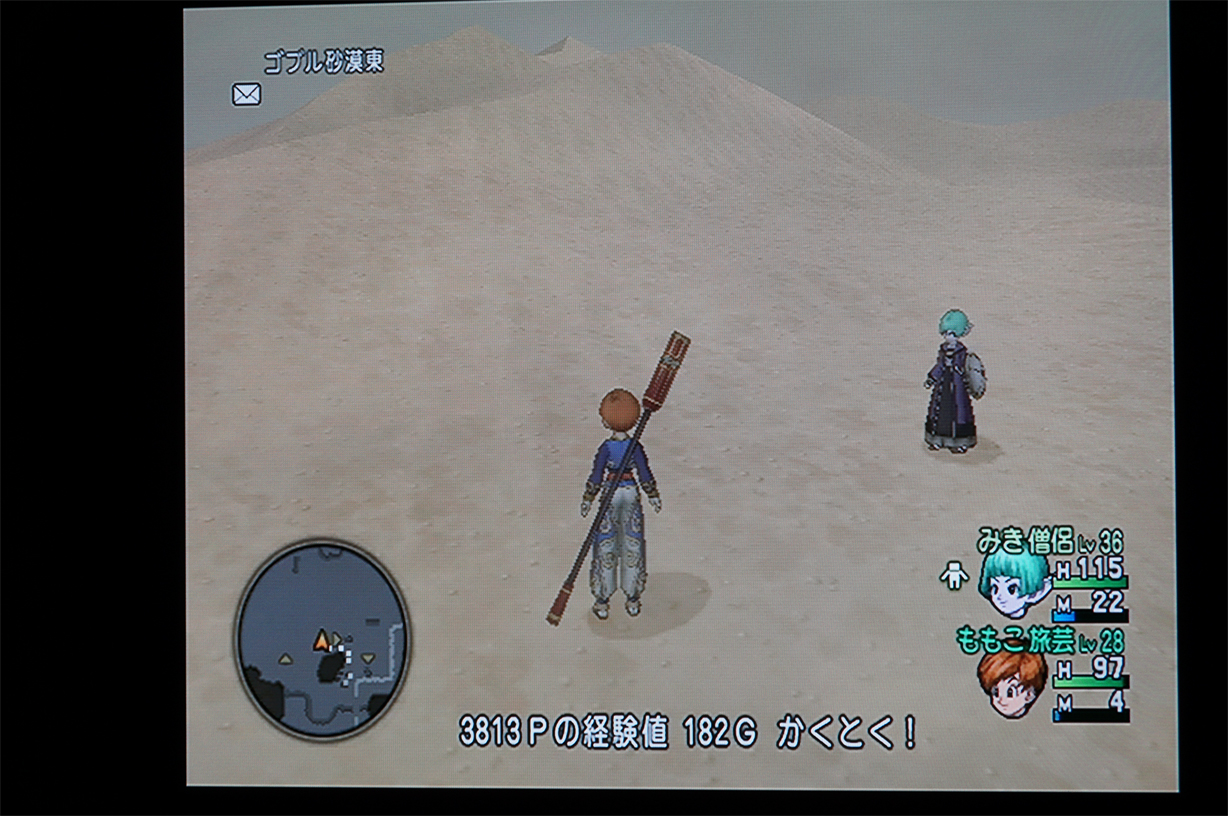Viewport: 1228px width, 816px height.
Task: Click the circular minimap
Action: coord(322,638)
